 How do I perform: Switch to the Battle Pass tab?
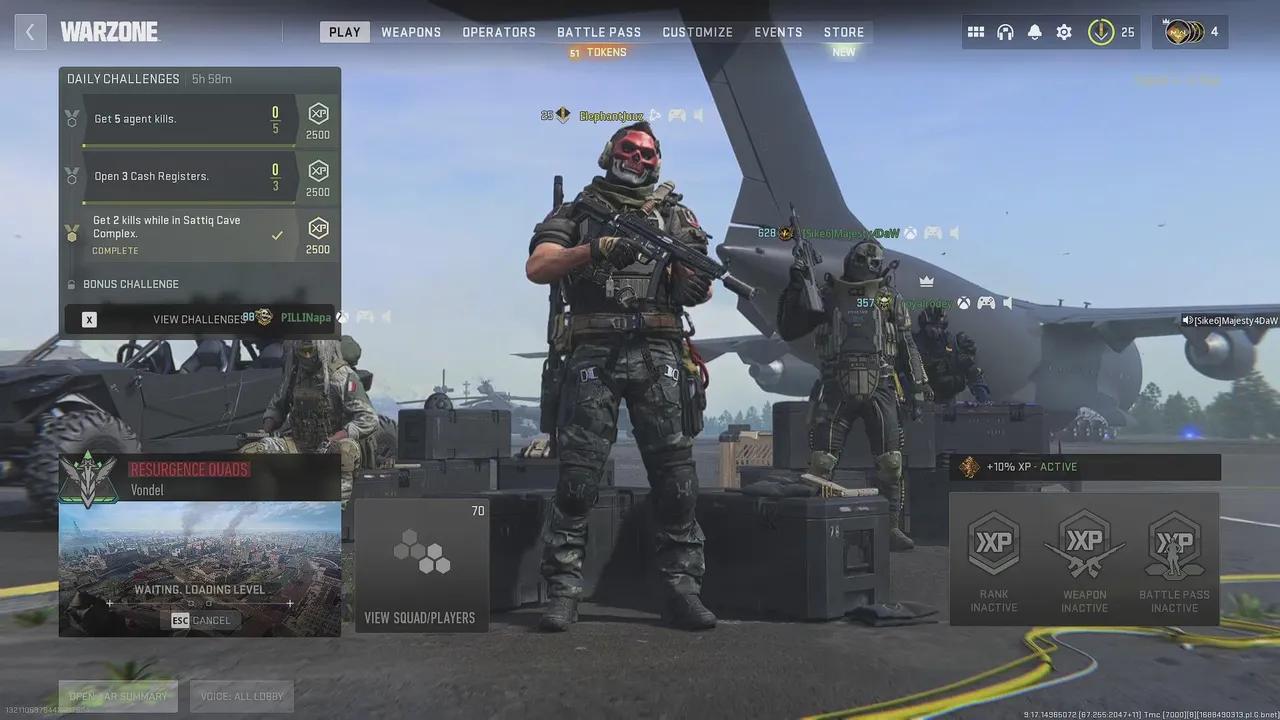tap(599, 31)
